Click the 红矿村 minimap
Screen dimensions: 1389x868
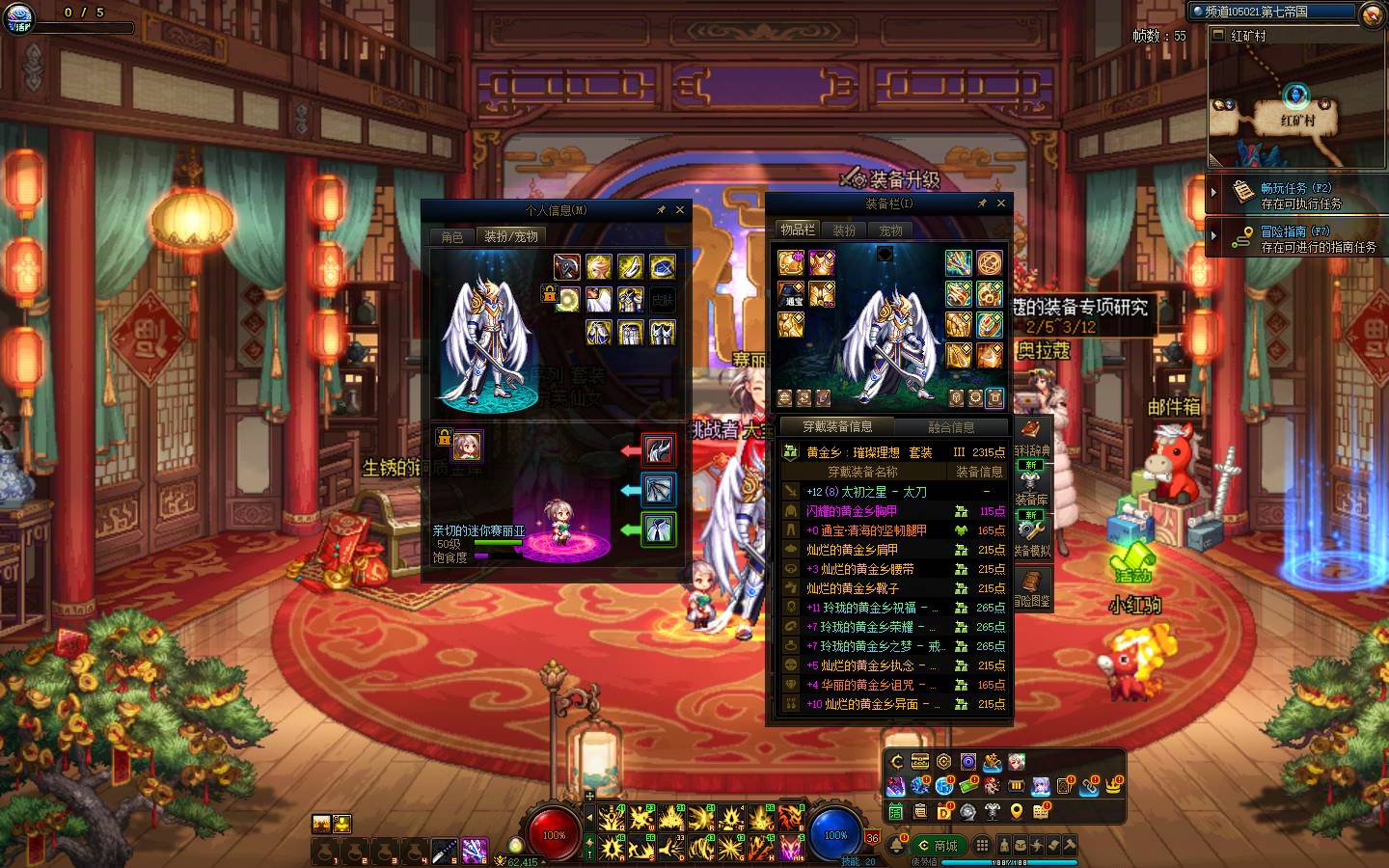[x=1297, y=106]
